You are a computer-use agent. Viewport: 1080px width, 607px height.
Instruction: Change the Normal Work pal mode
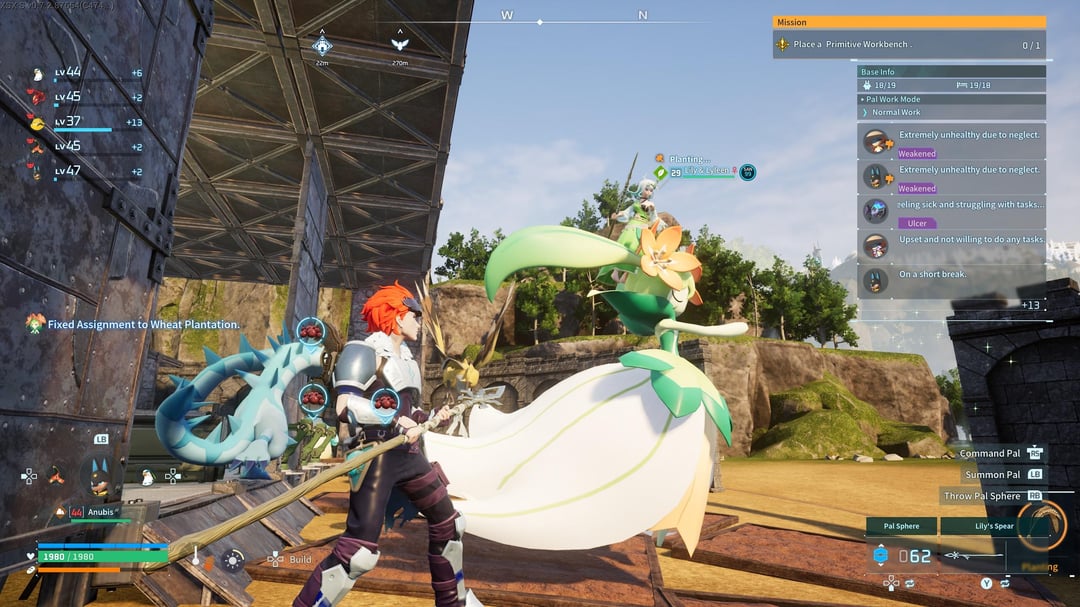(951, 112)
